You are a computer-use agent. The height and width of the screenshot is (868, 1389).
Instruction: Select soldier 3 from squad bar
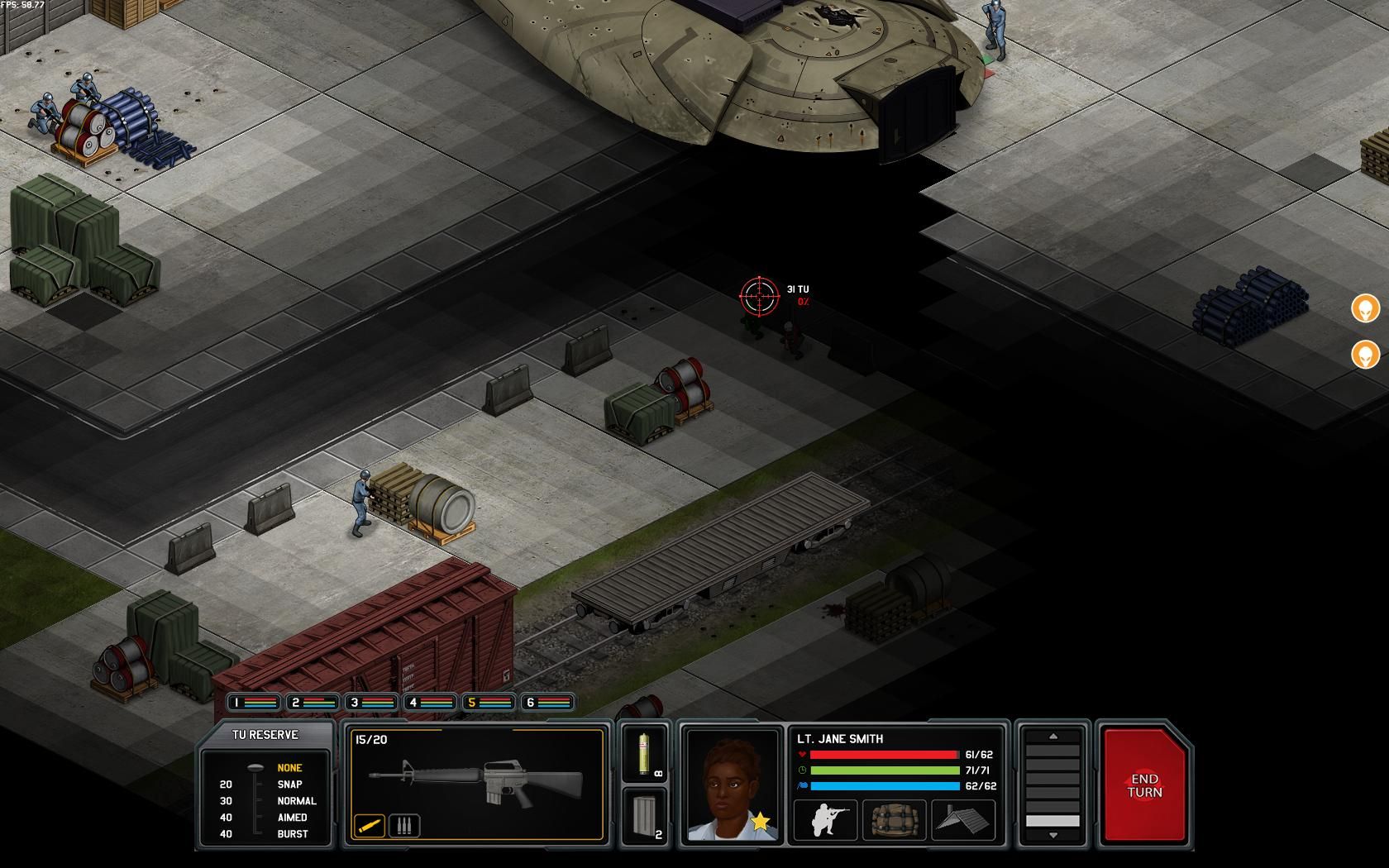[x=371, y=703]
